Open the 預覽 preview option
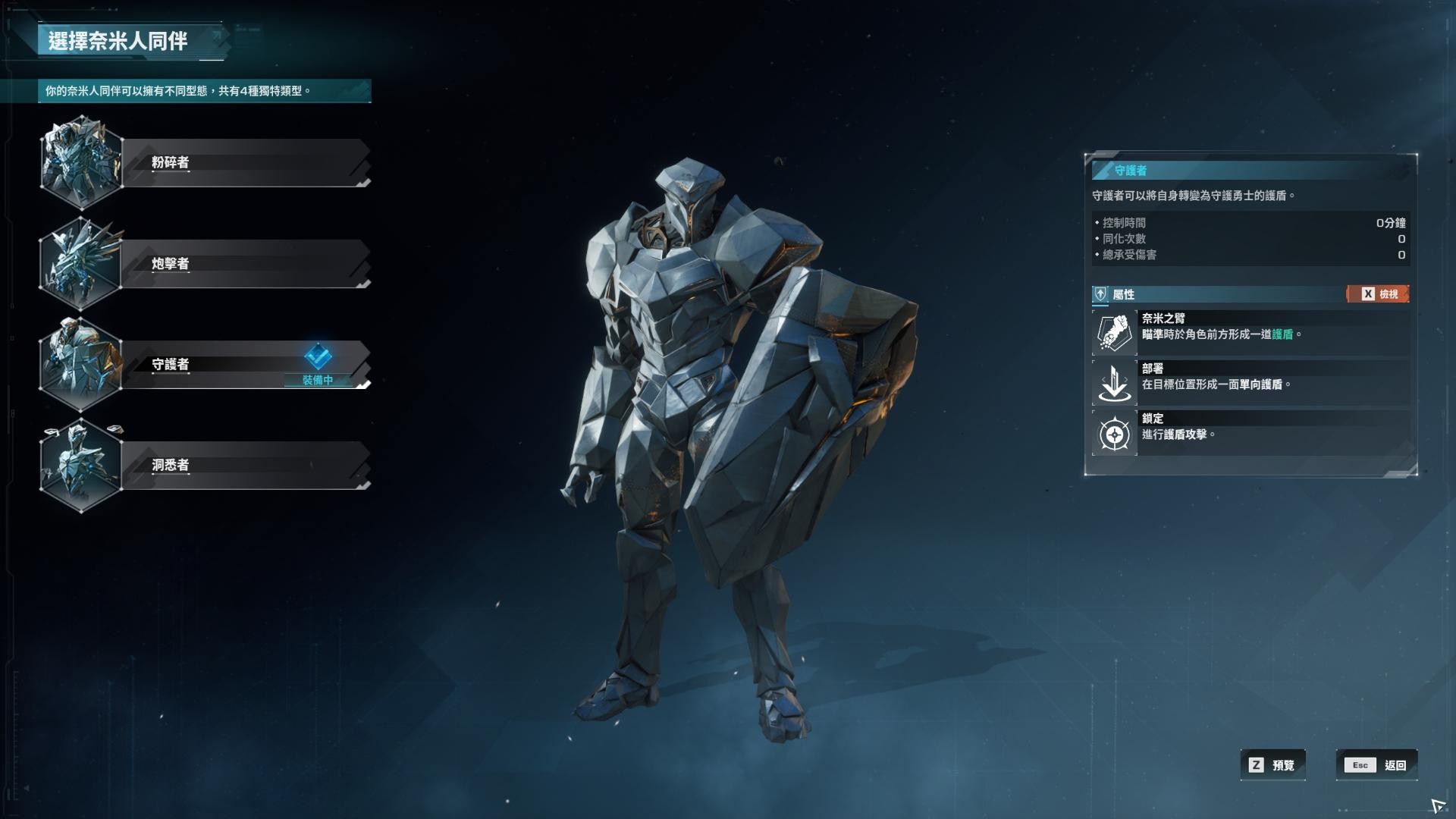 pos(1273,765)
